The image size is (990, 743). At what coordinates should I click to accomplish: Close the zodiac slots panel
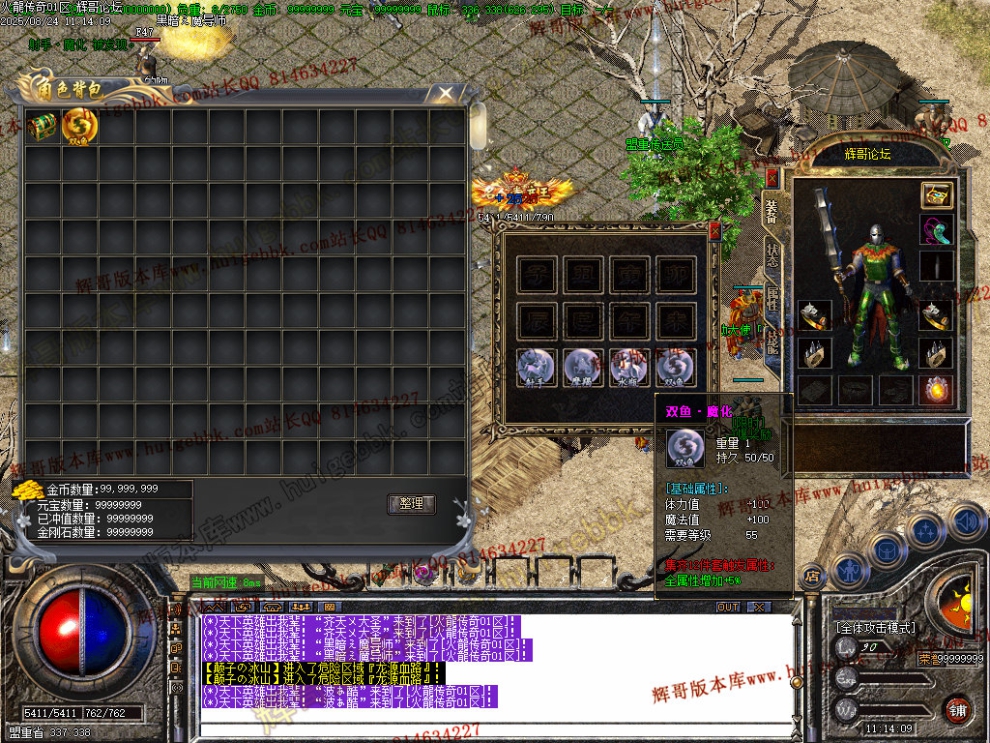coord(714,231)
